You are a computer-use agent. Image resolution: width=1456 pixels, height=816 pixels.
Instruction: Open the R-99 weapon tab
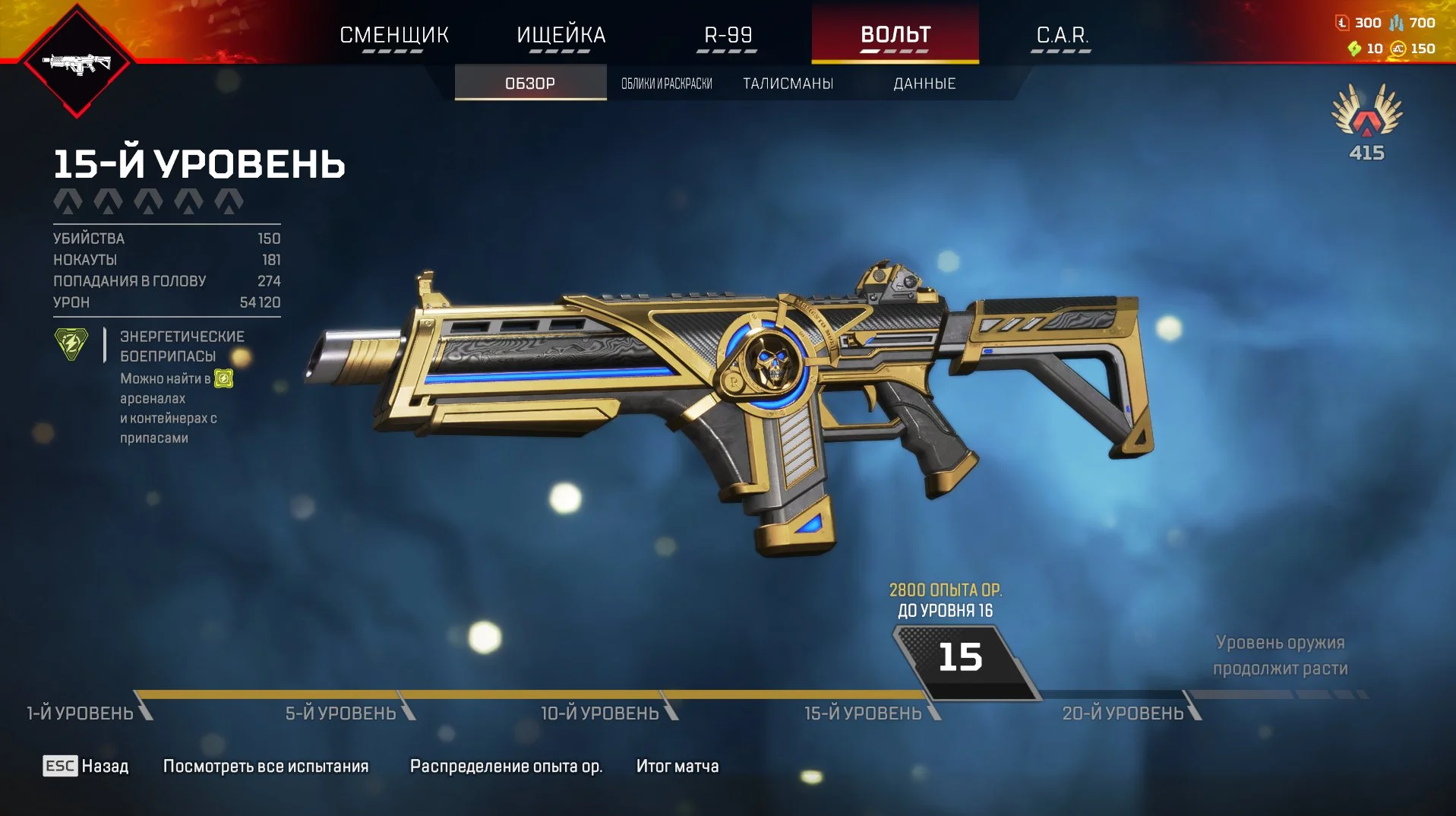tap(728, 35)
